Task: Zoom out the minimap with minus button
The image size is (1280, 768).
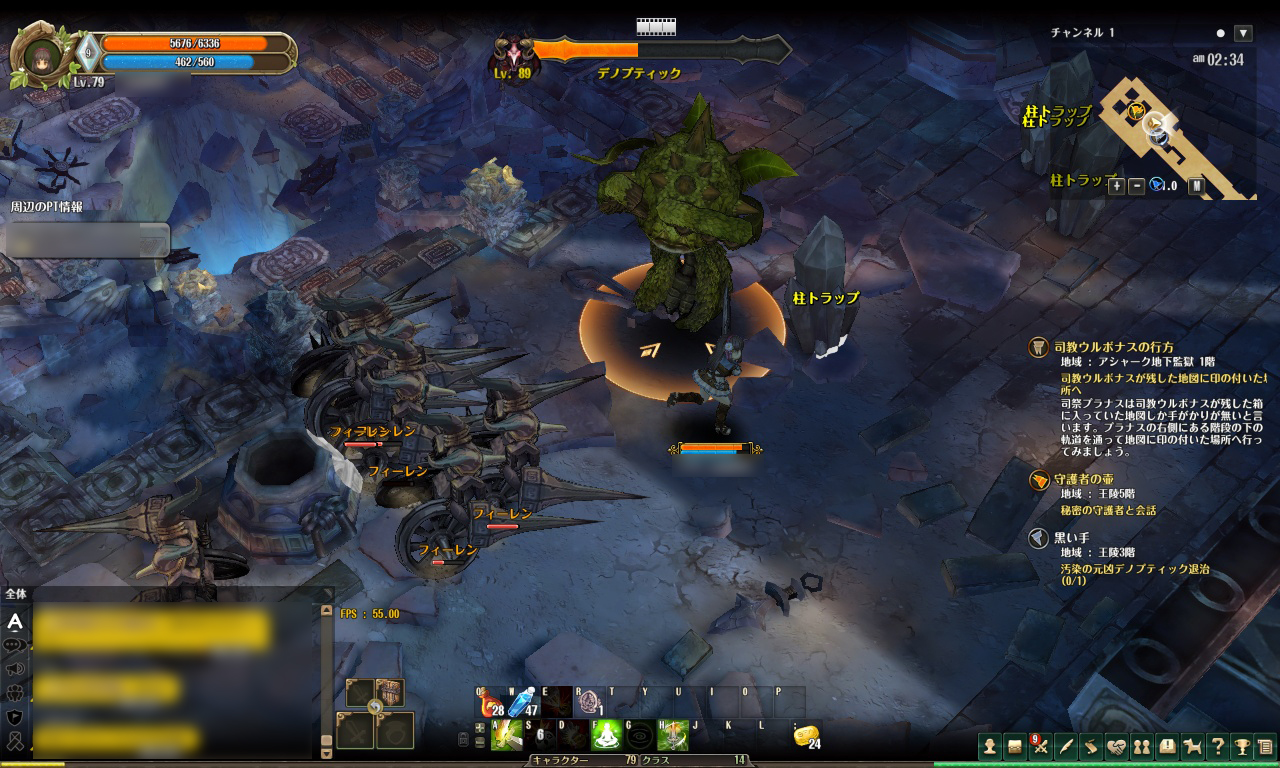Action: (1137, 185)
